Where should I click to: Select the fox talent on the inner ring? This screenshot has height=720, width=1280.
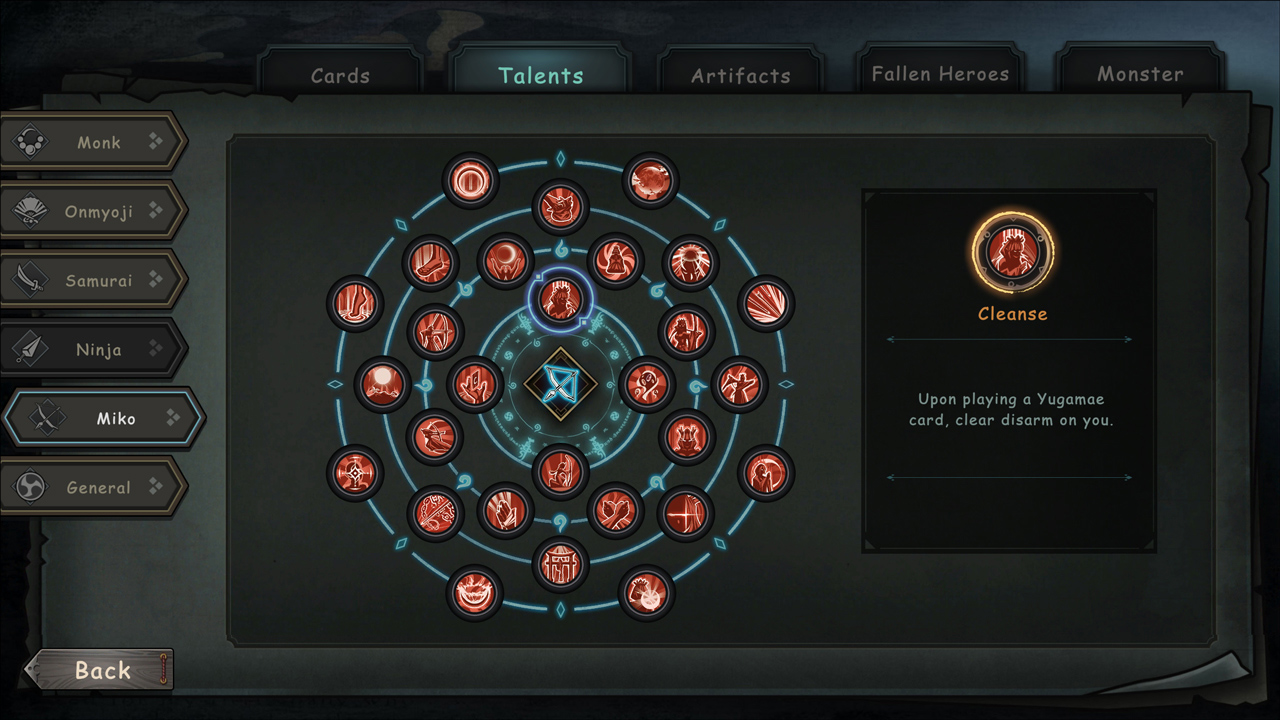(x=560, y=207)
